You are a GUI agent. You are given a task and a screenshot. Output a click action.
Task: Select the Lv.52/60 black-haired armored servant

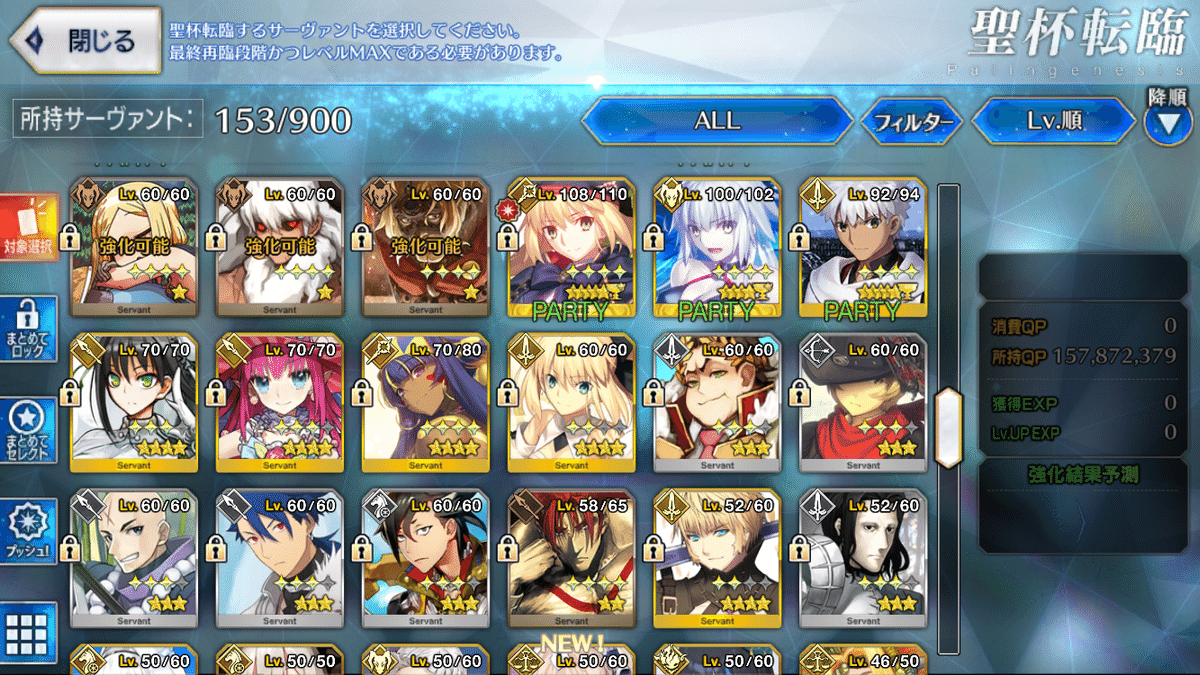pos(863,558)
